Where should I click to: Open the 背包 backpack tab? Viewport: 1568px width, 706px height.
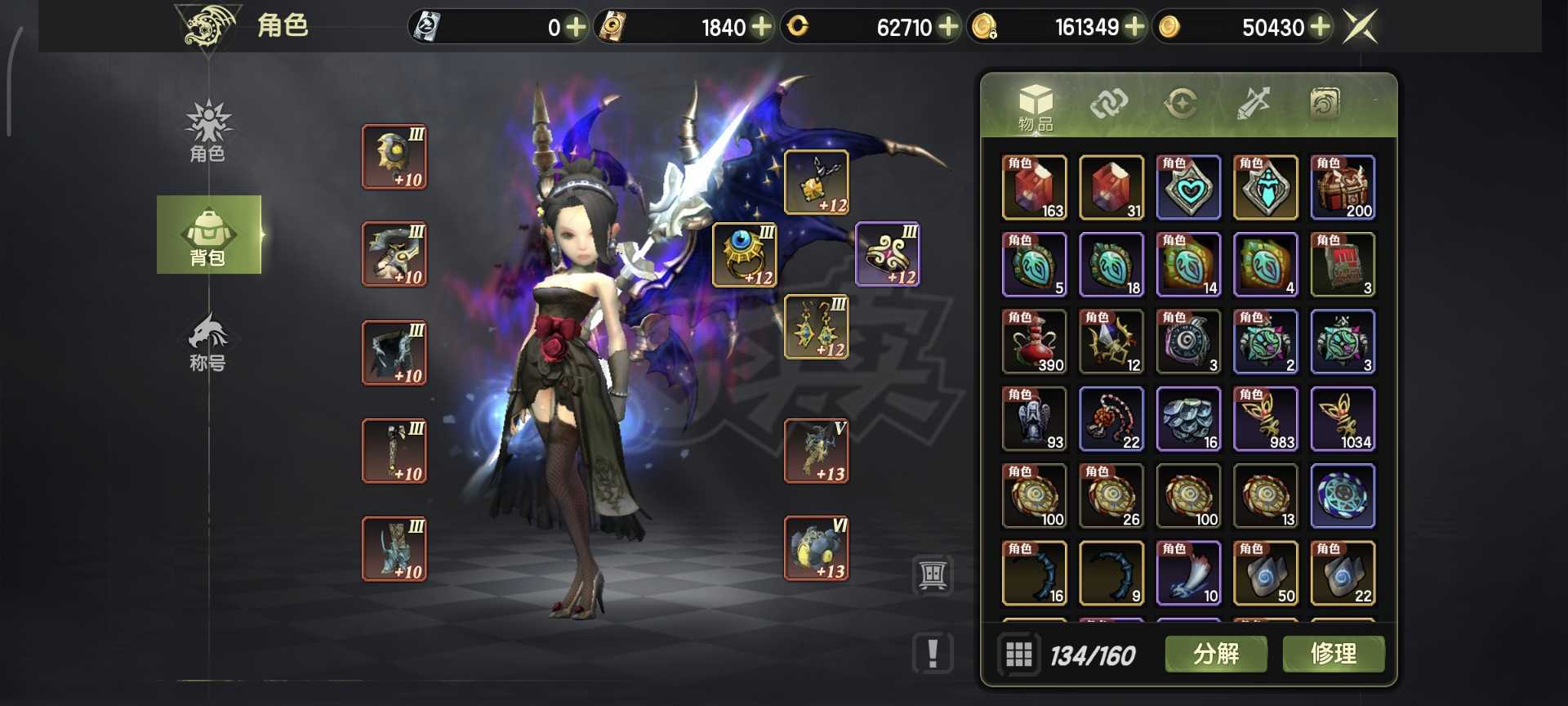pos(208,235)
